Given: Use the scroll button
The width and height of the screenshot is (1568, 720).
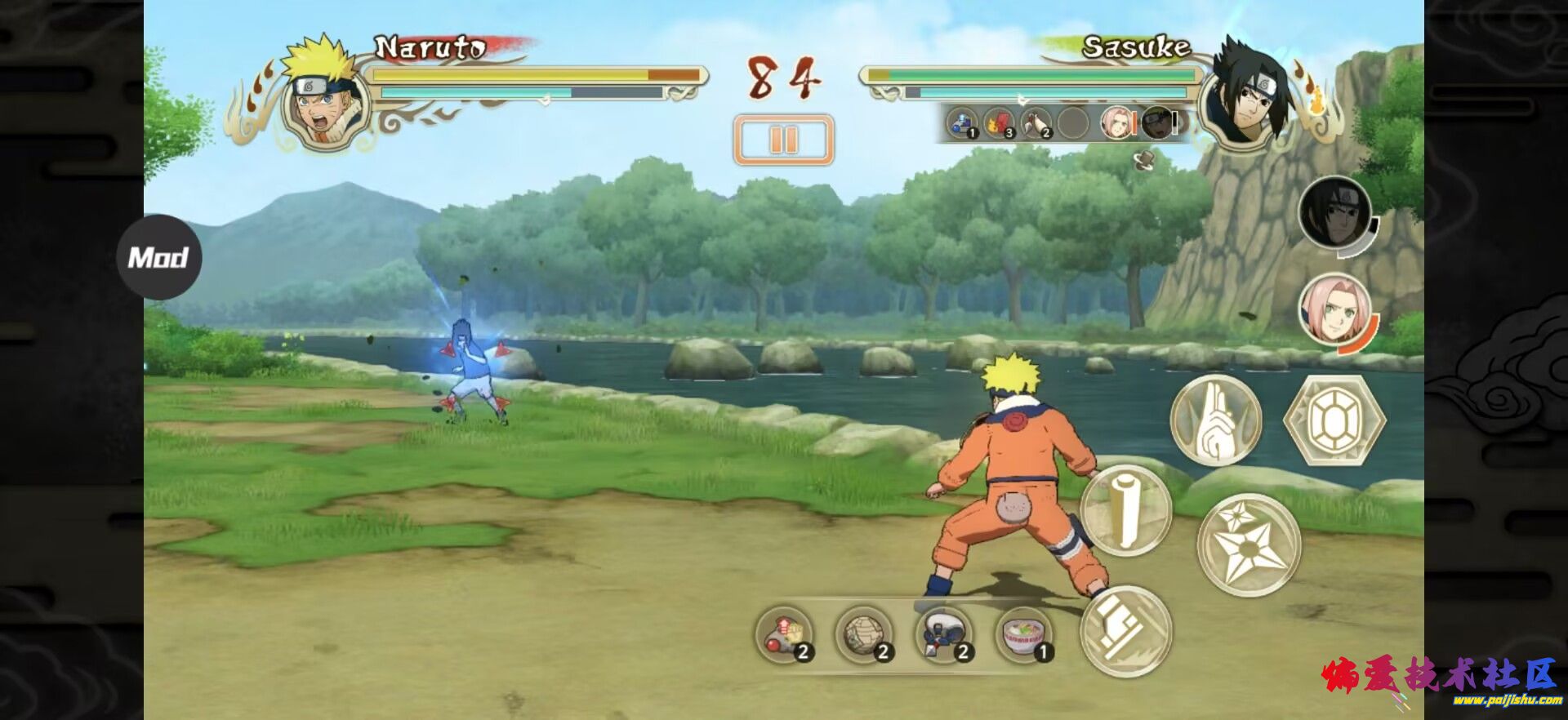Looking at the screenshot, I should pyautogui.click(x=1126, y=510).
